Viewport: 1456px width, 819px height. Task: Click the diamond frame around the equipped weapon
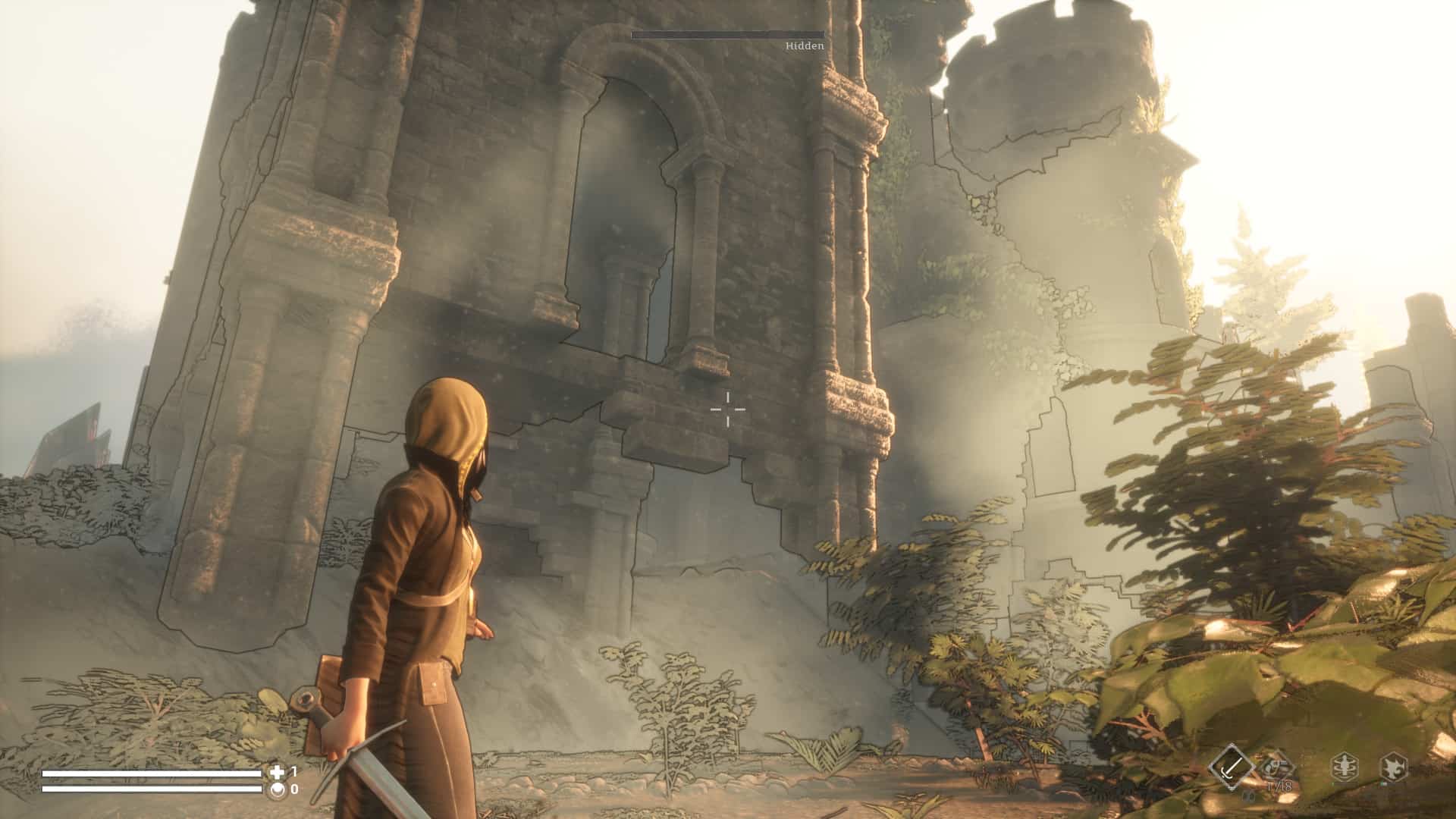coord(1232,766)
